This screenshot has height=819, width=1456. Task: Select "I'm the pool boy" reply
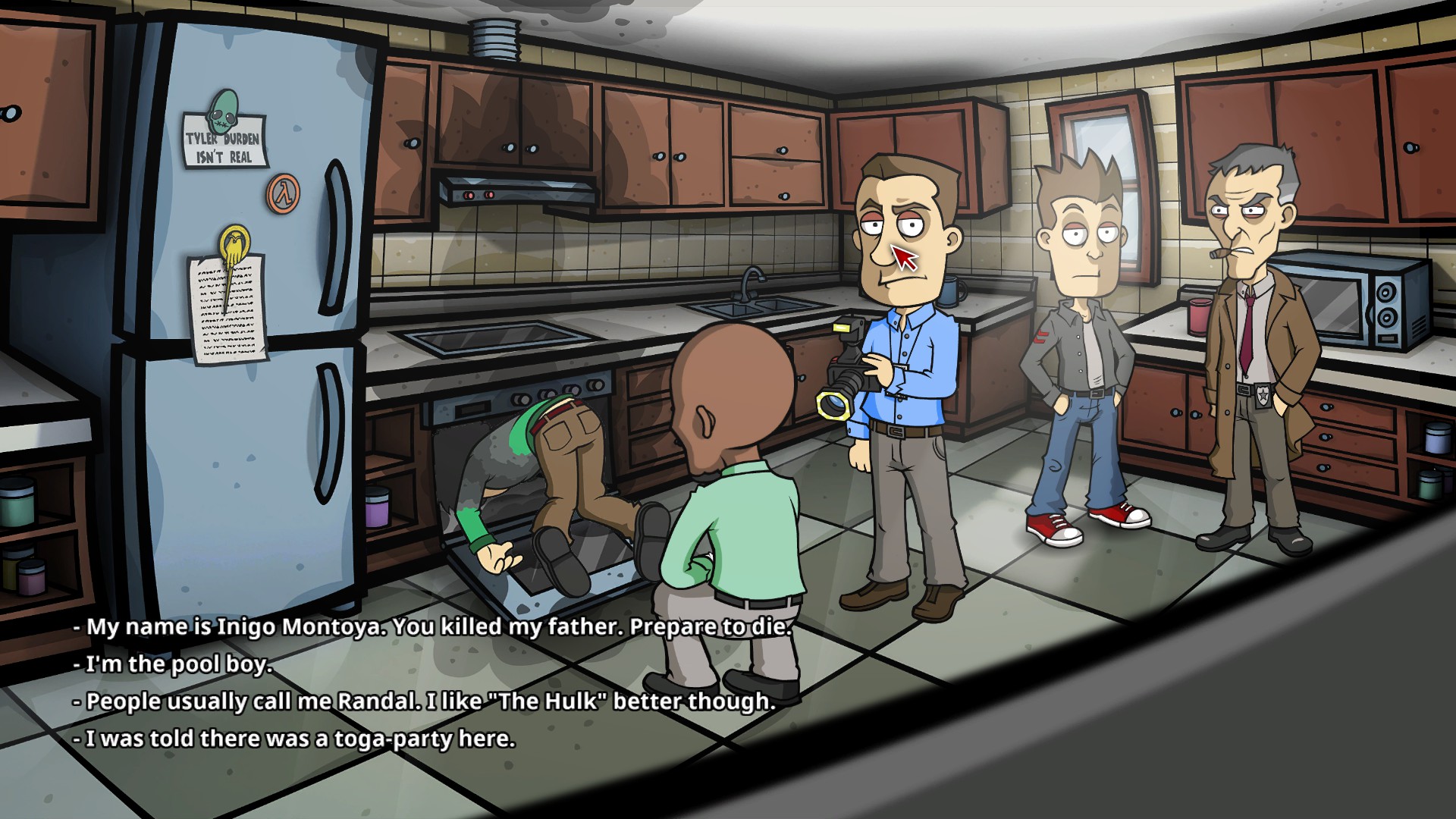click(173, 665)
